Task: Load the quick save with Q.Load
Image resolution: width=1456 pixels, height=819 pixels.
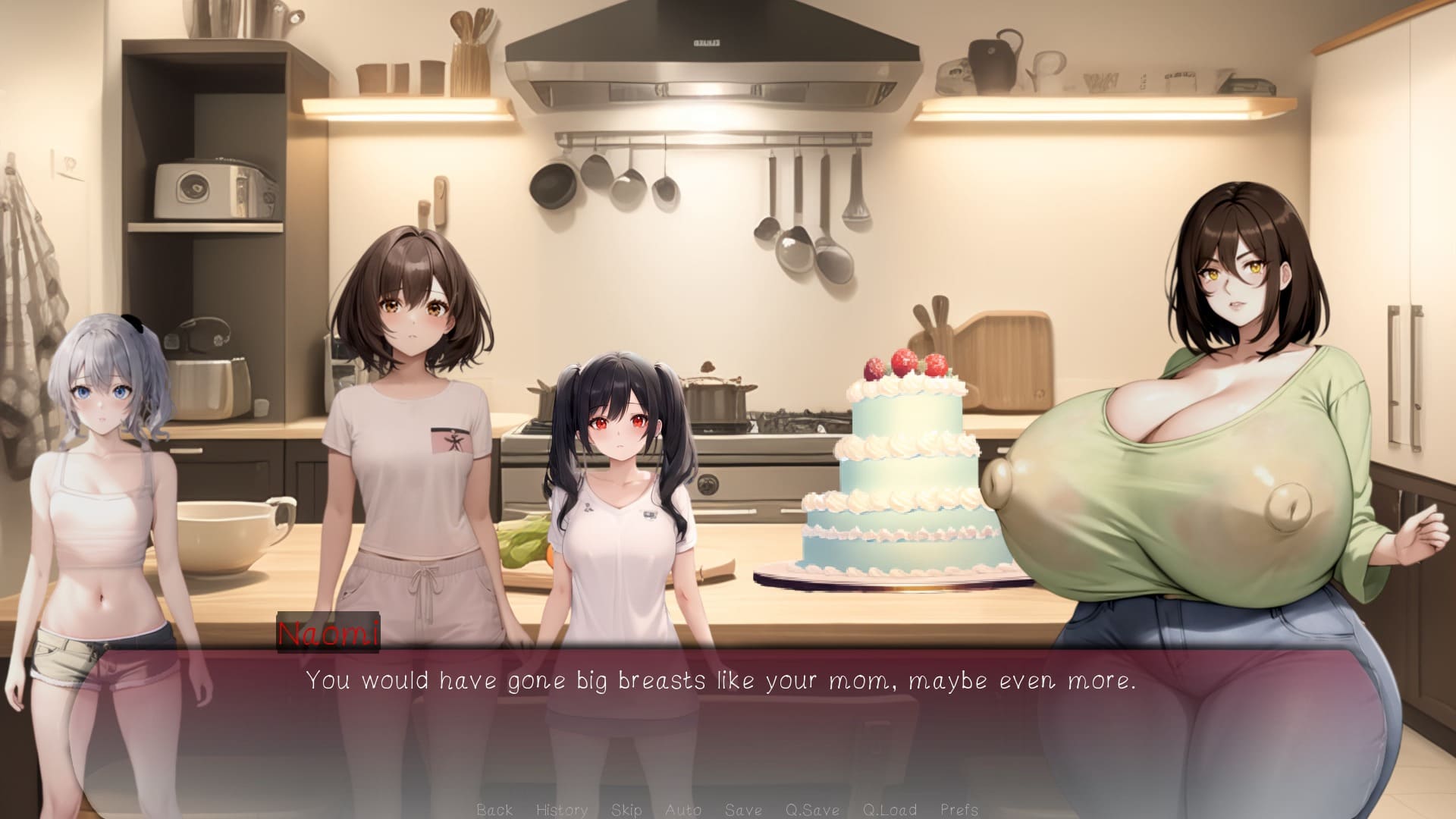Action: [890, 809]
